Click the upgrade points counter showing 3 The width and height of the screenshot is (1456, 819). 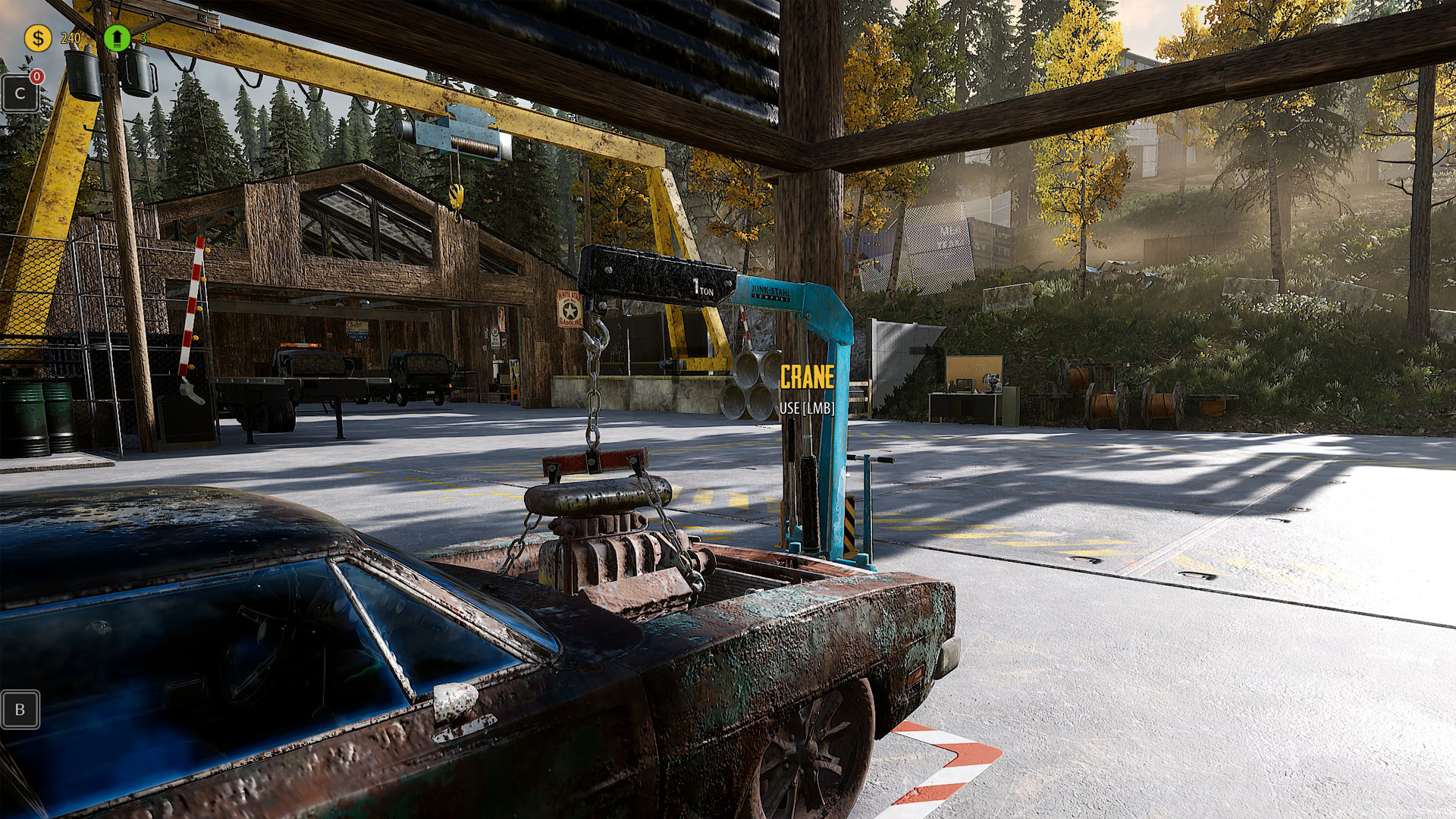(x=144, y=37)
